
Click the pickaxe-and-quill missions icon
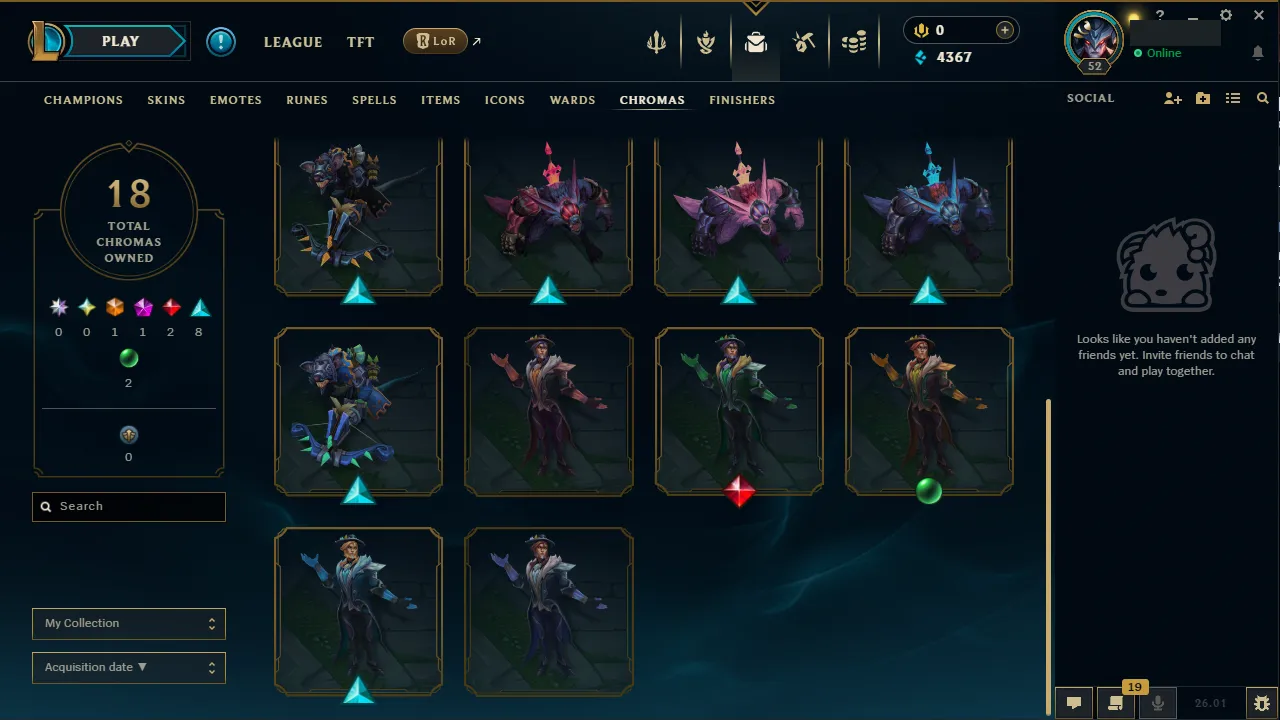(x=805, y=42)
